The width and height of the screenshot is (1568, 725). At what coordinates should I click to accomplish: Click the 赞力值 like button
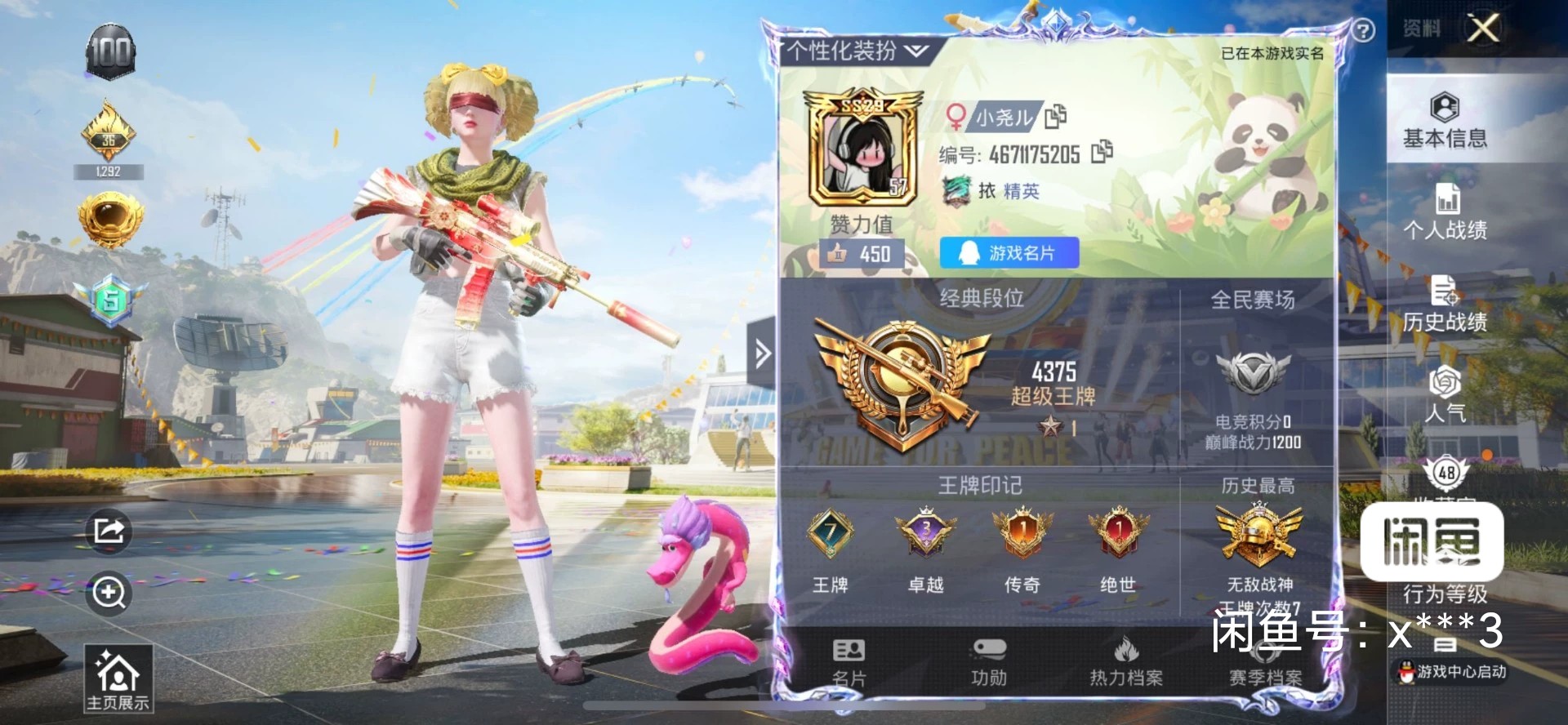click(x=862, y=254)
